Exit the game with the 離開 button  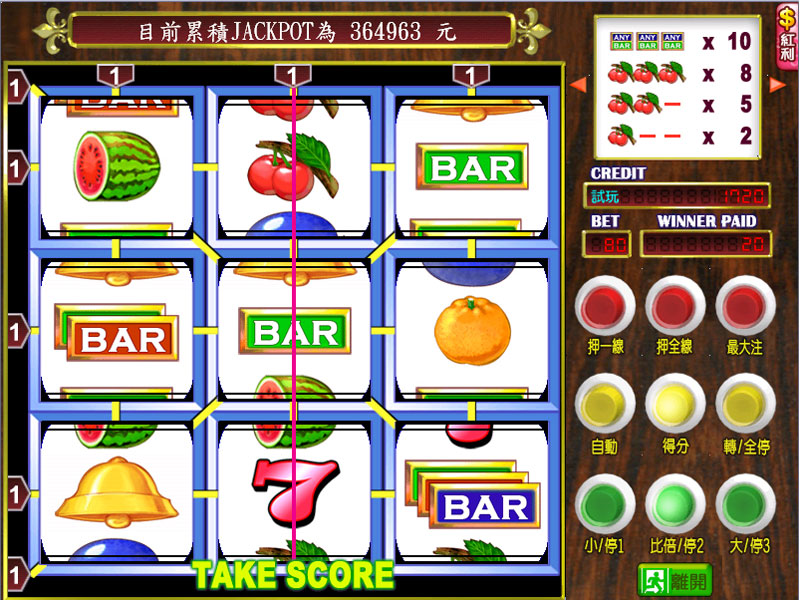pyautogui.click(x=675, y=579)
